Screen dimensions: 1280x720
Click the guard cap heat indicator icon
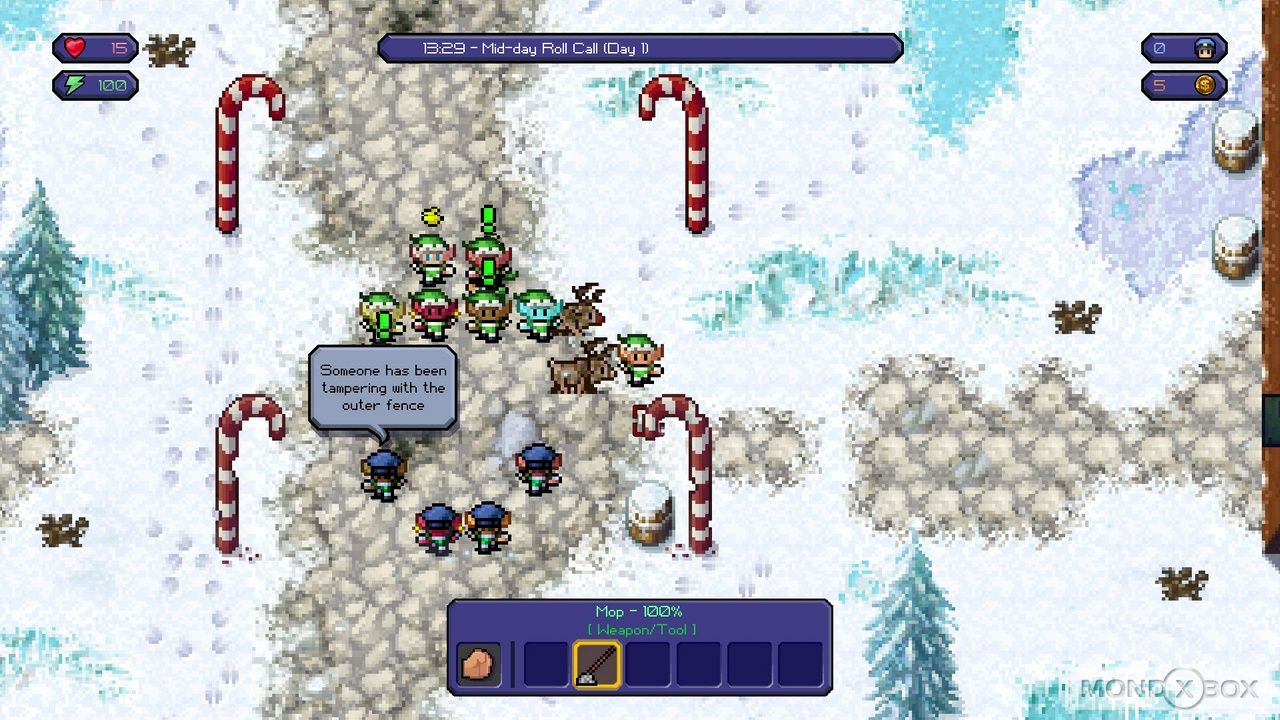click(x=1206, y=47)
